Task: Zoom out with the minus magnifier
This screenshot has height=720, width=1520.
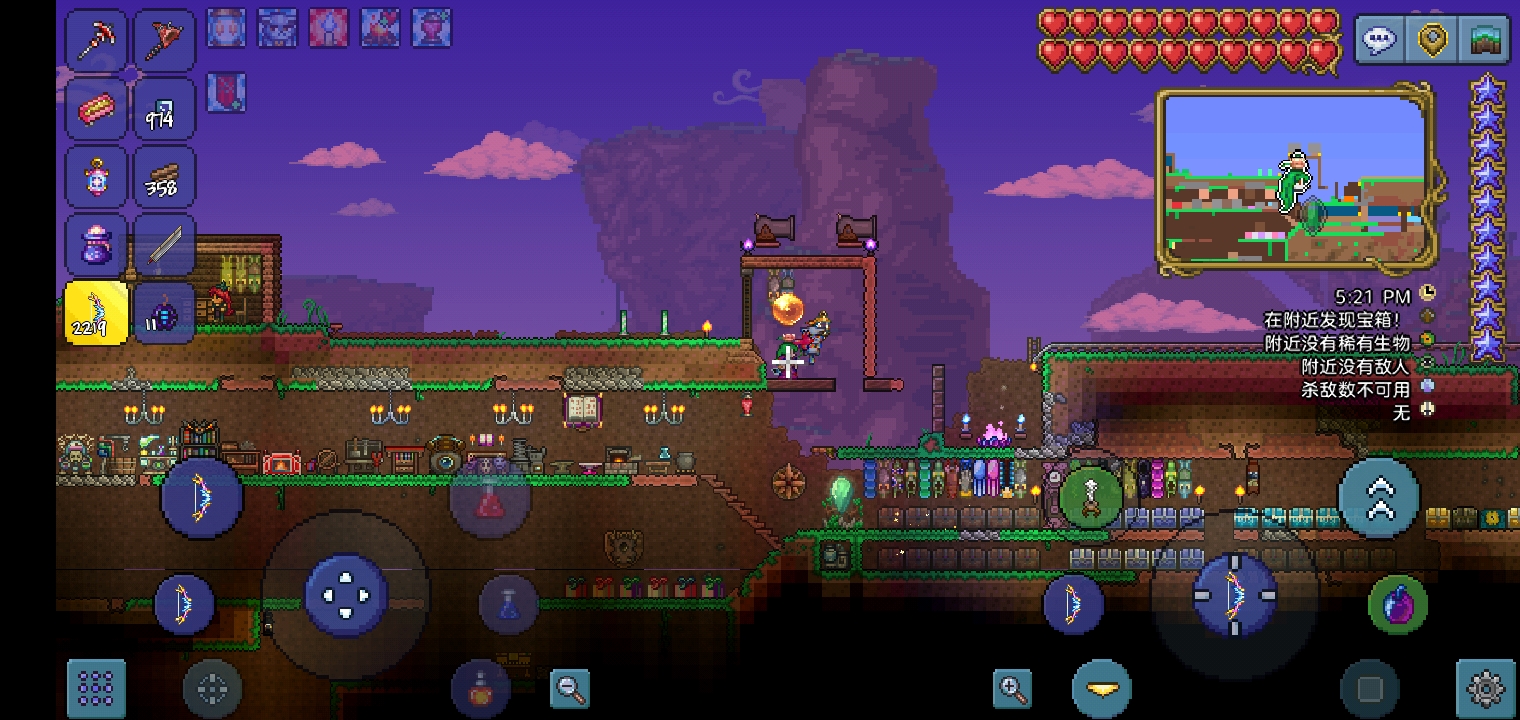Action: pos(571,688)
